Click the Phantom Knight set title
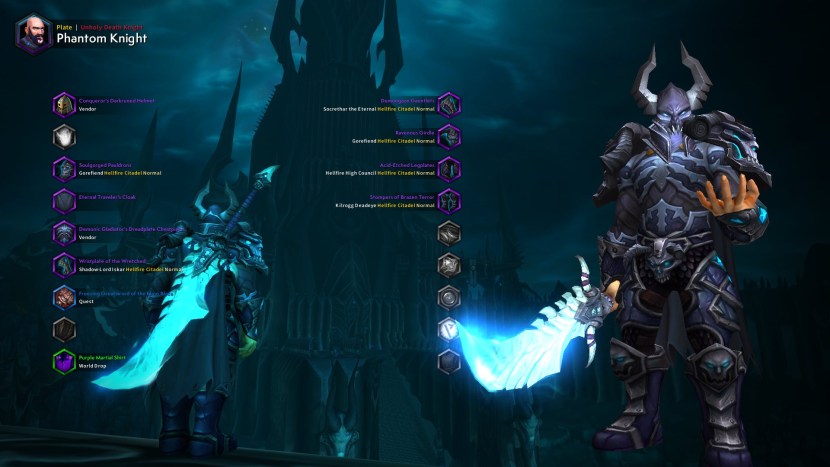 point(102,39)
